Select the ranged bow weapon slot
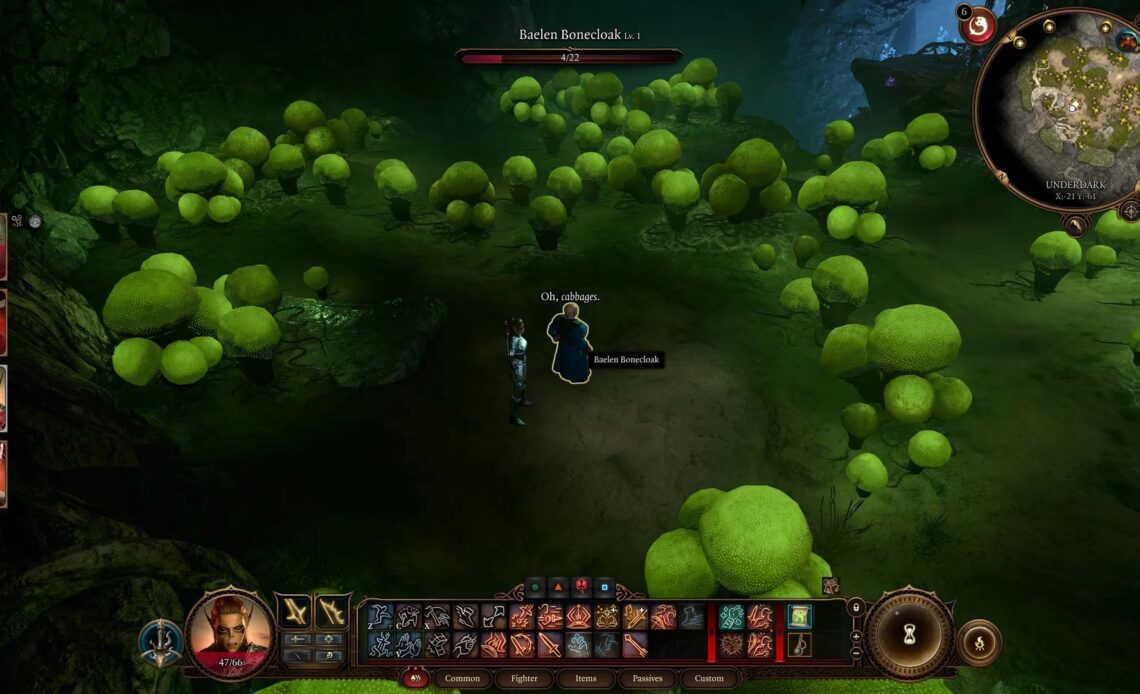This screenshot has height=694, width=1140. tap(331, 611)
